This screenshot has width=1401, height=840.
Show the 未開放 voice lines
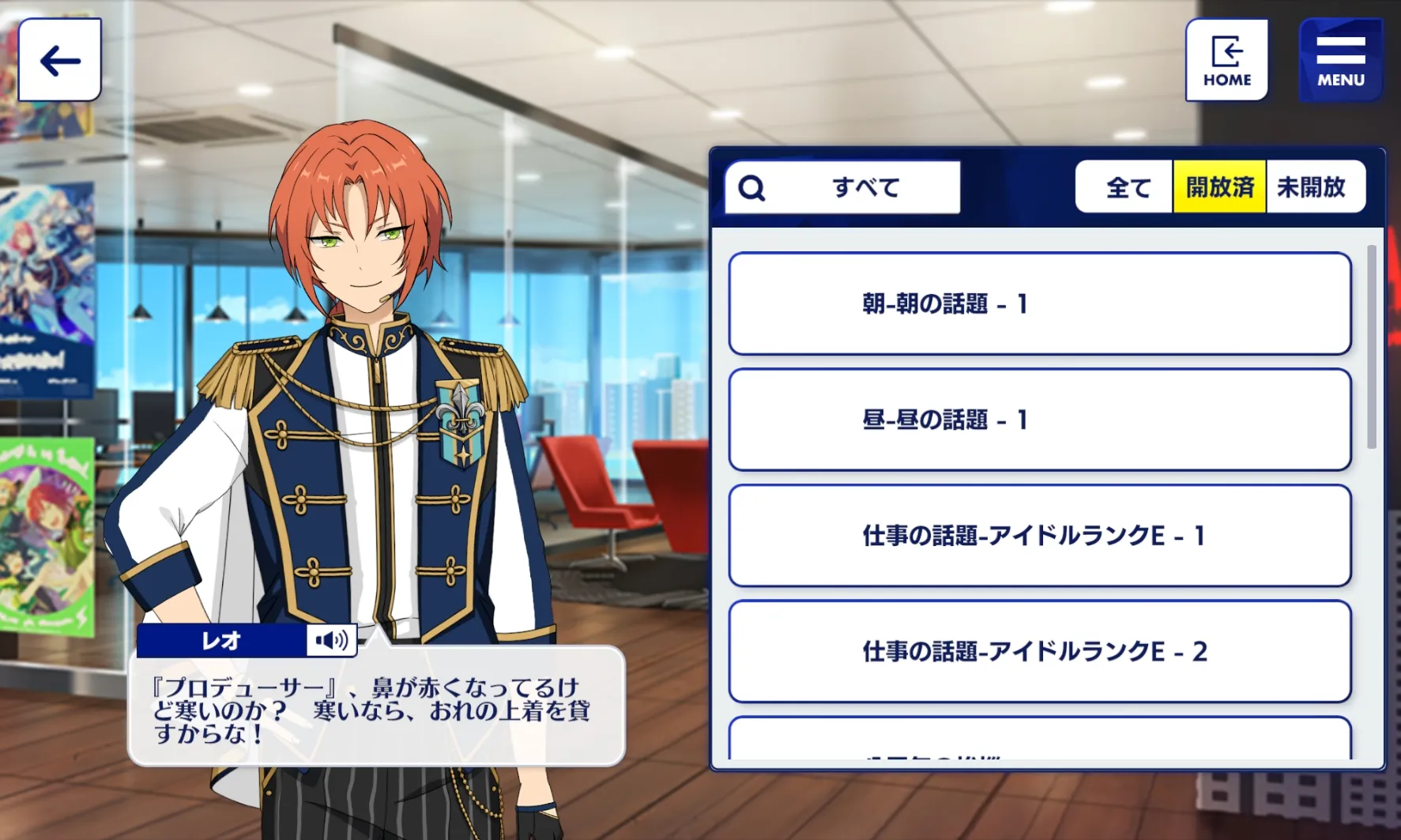click(x=1312, y=187)
